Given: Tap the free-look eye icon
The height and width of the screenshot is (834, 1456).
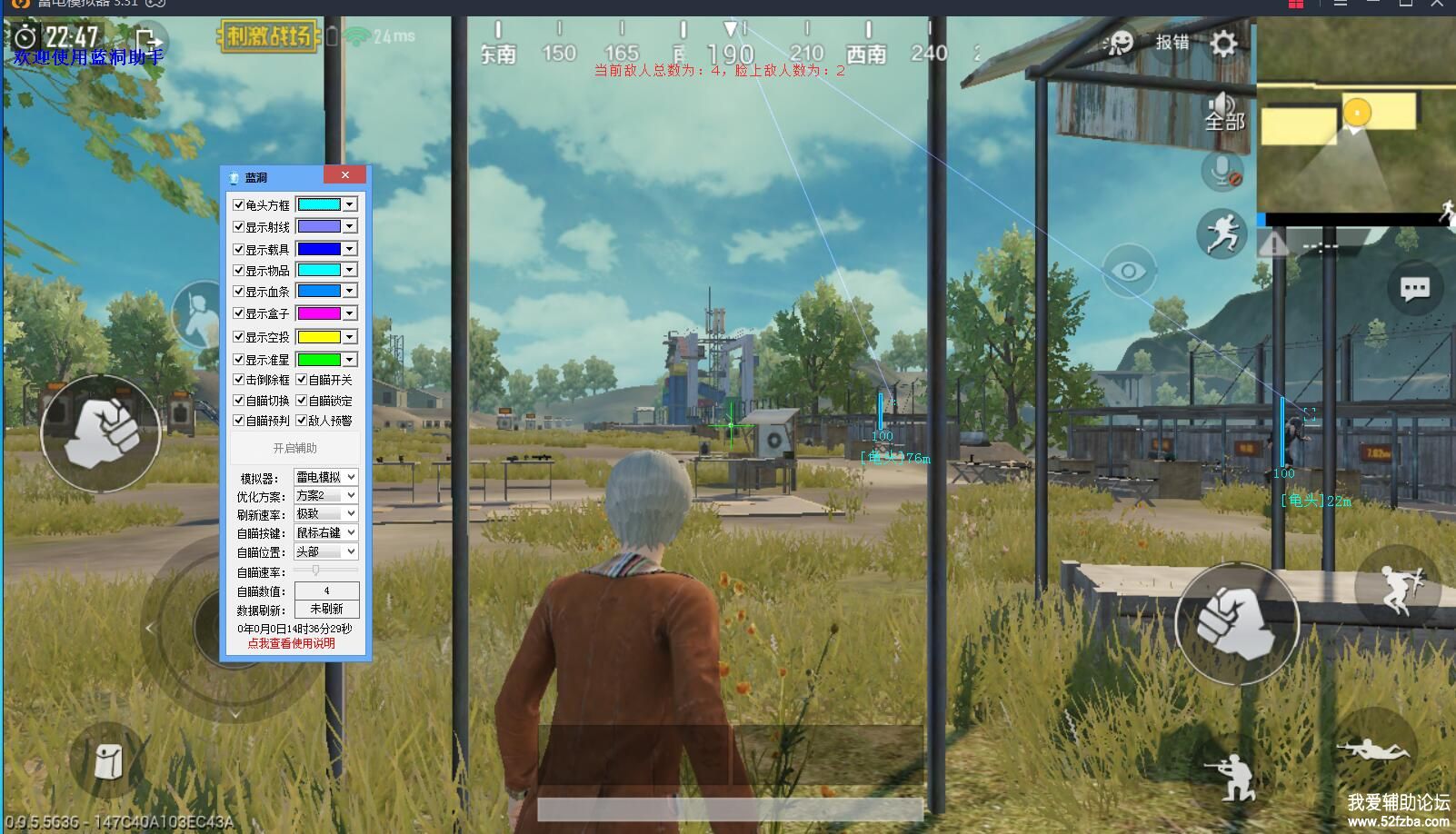Looking at the screenshot, I should (x=1128, y=271).
